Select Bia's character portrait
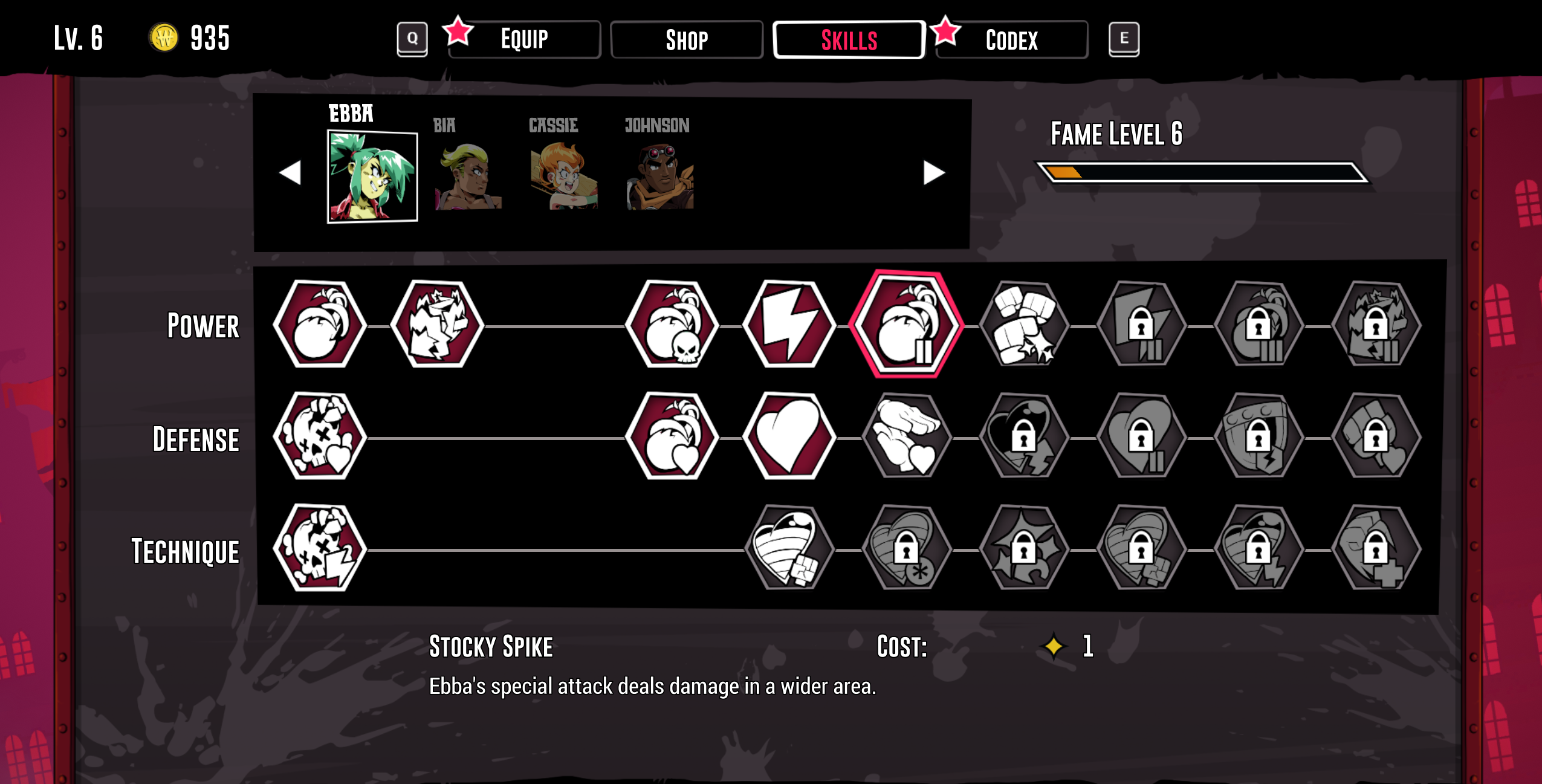This screenshot has width=1542, height=784. pos(467,177)
